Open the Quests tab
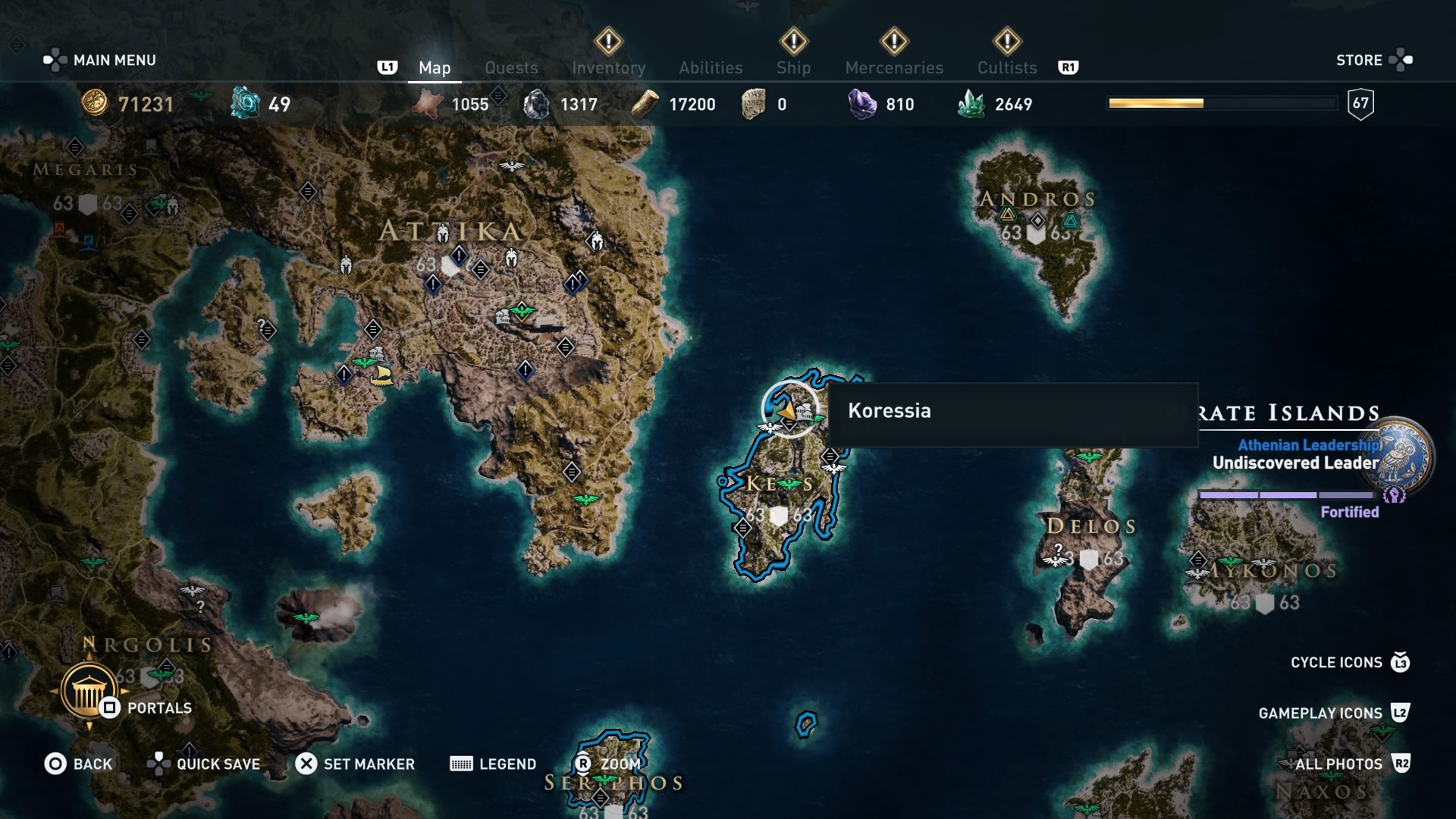The width and height of the screenshot is (1456, 819). pos(511,67)
